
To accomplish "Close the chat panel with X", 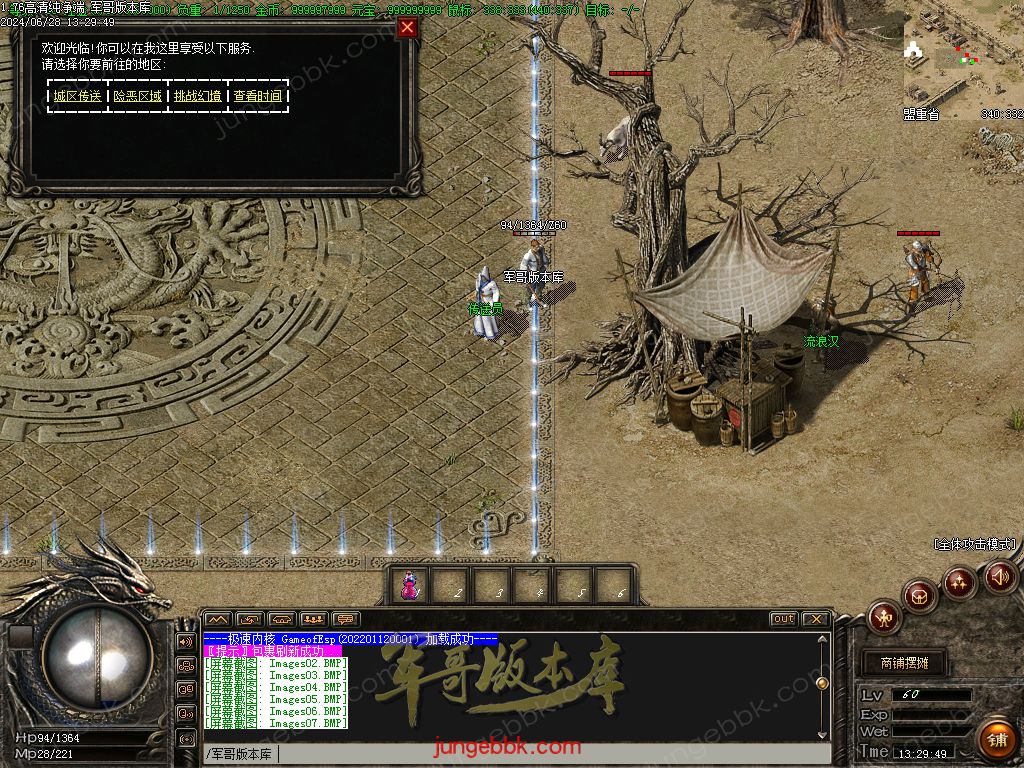I will click(x=815, y=619).
